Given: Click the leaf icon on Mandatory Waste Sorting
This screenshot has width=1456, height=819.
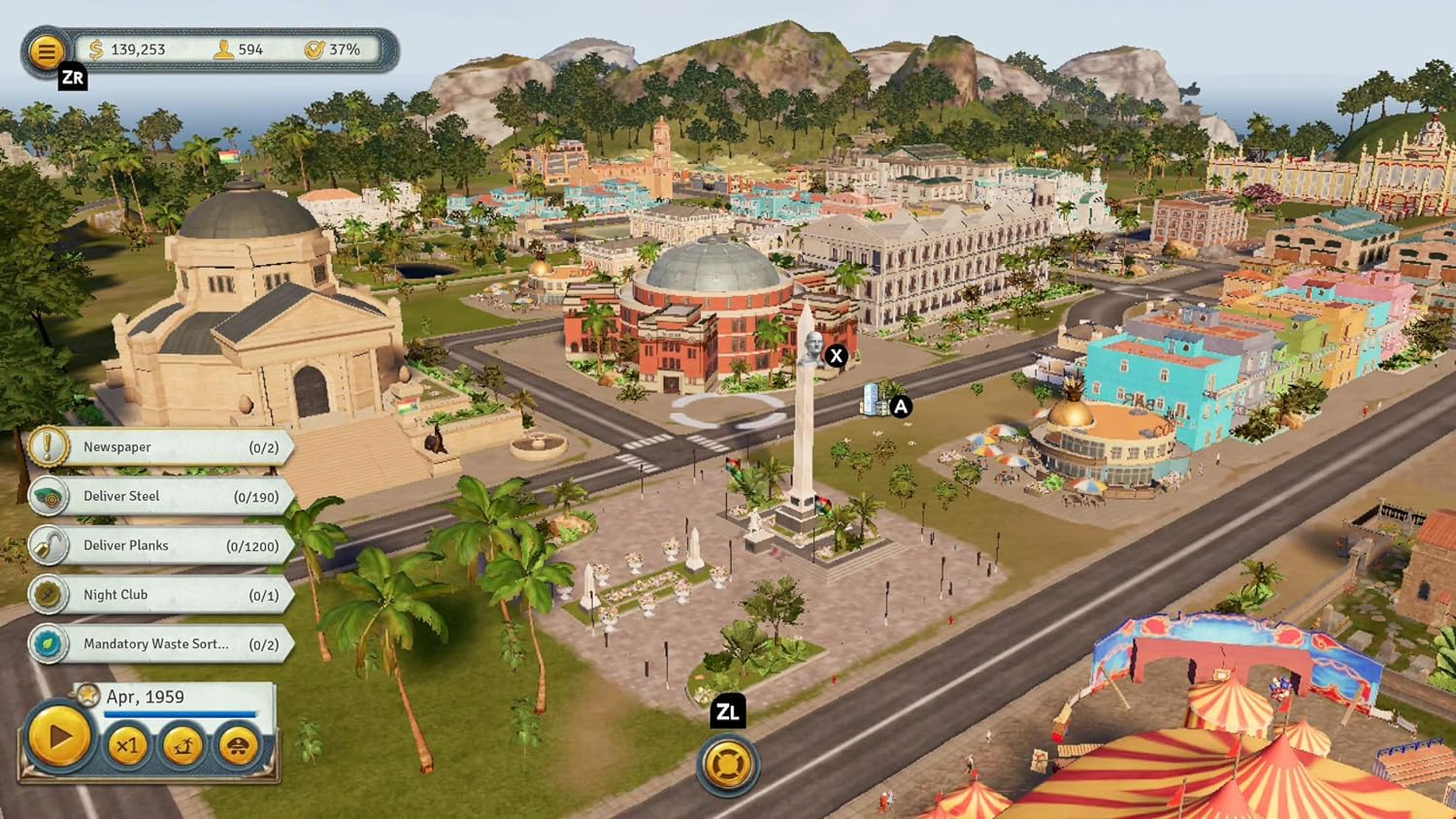Looking at the screenshot, I should click(x=48, y=643).
